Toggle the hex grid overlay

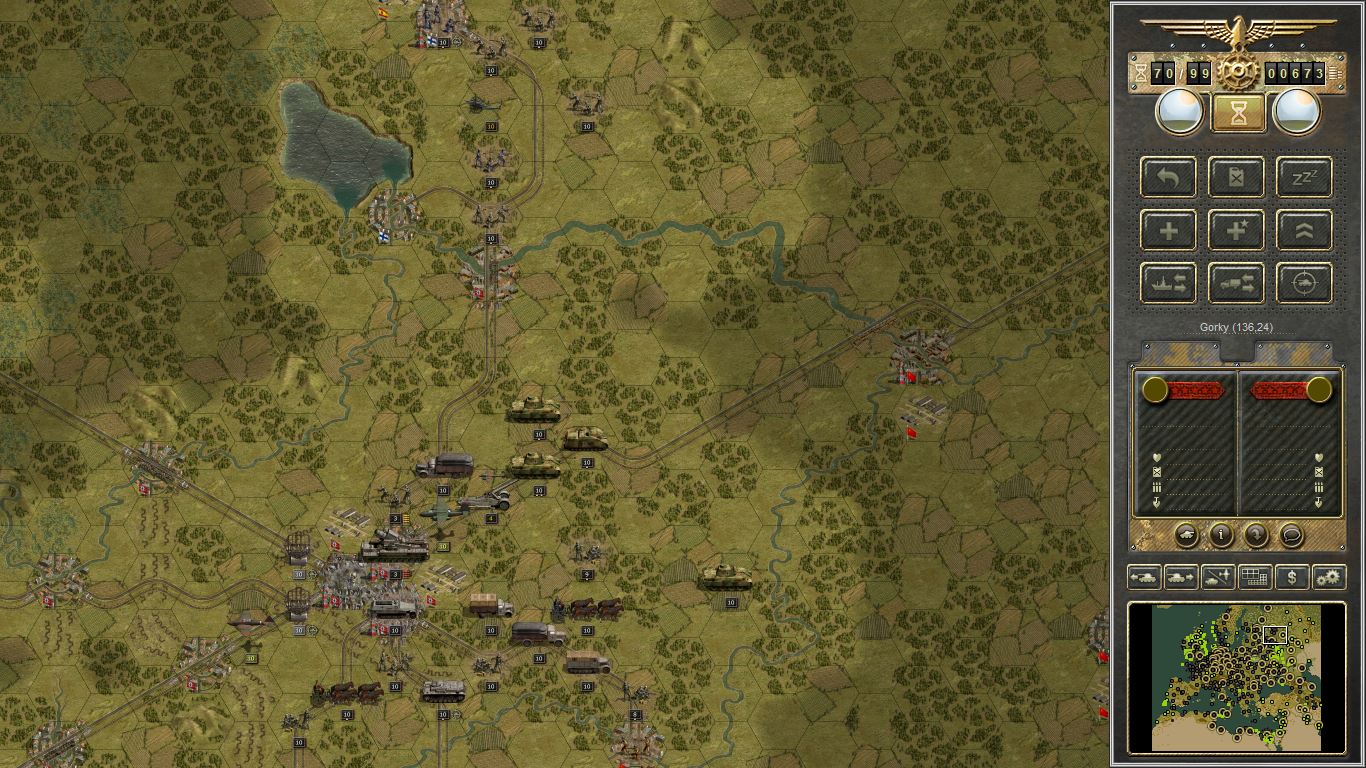pyautogui.click(x=1253, y=577)
